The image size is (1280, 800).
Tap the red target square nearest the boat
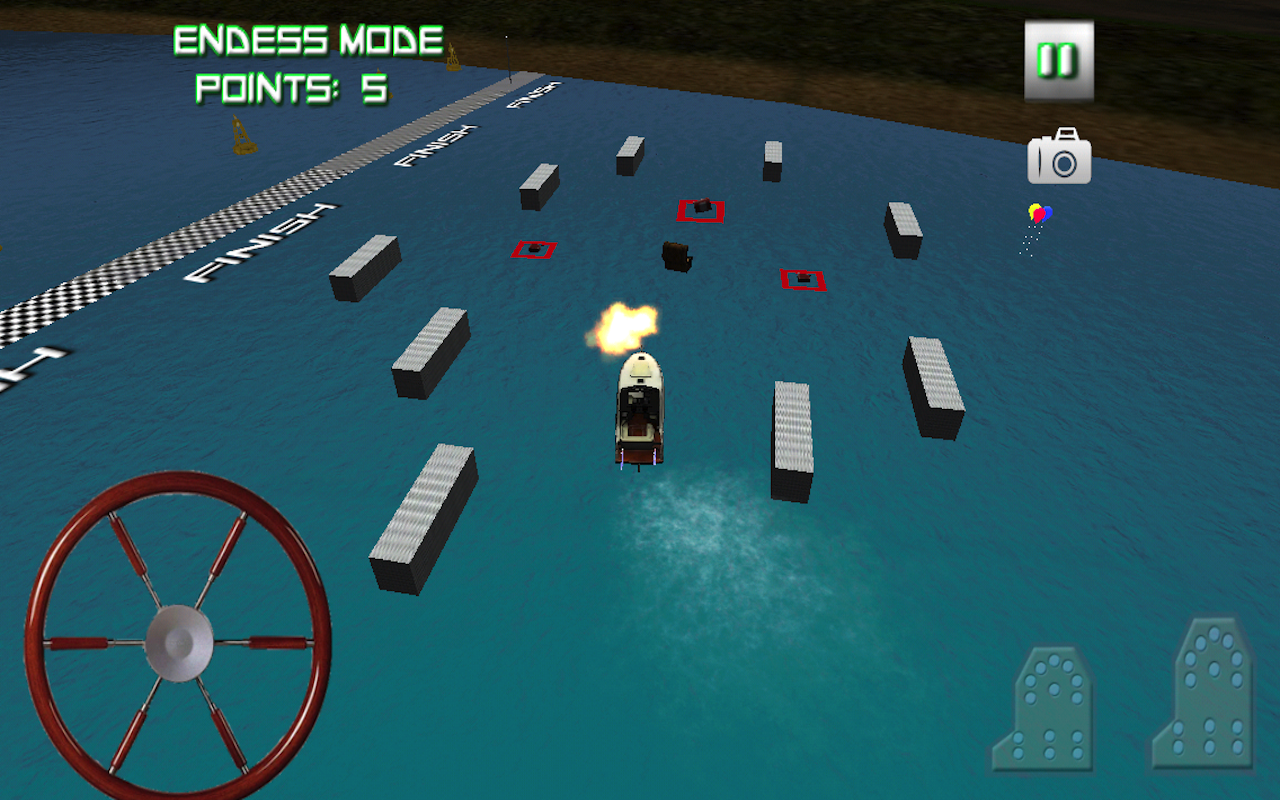pyautogui.click(x=800, y=279)
